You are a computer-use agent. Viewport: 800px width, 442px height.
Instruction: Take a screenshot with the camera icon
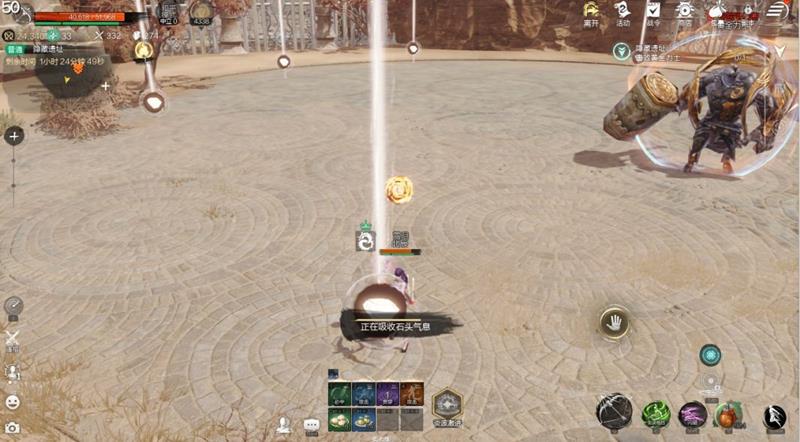click(x=13, y=427)
